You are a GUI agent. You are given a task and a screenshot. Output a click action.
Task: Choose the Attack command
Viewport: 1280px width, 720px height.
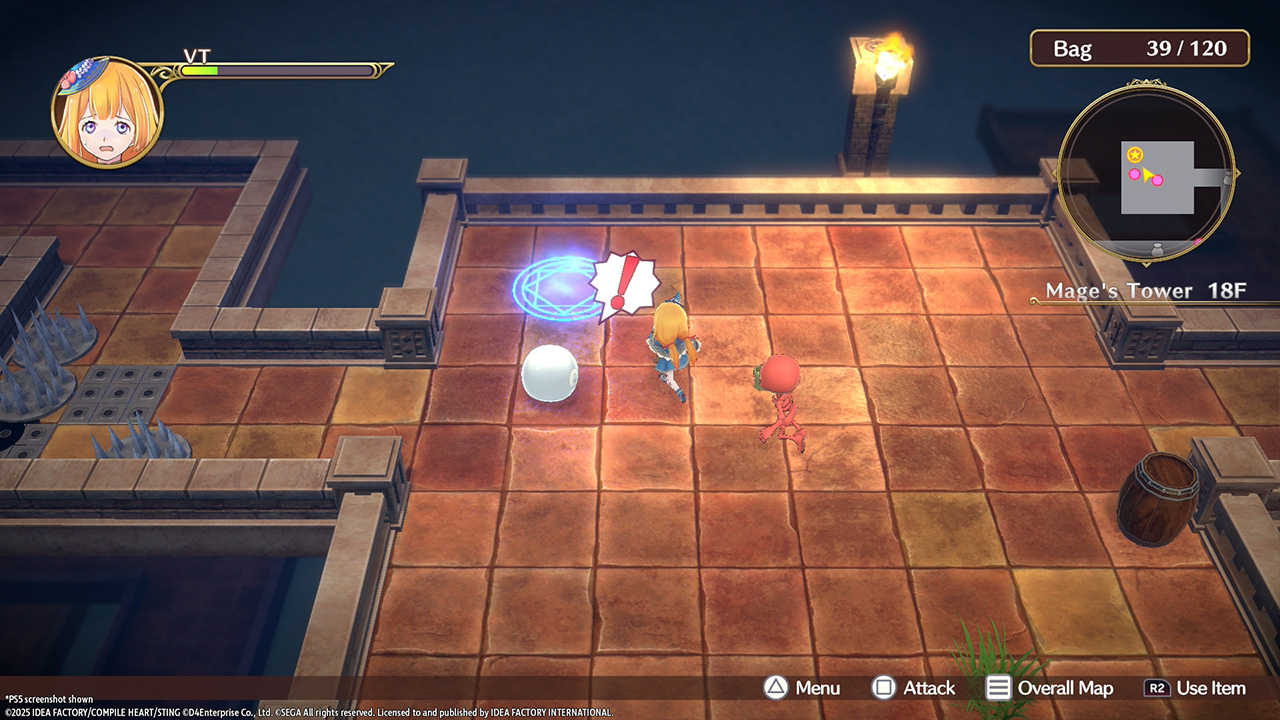point(913,688)
